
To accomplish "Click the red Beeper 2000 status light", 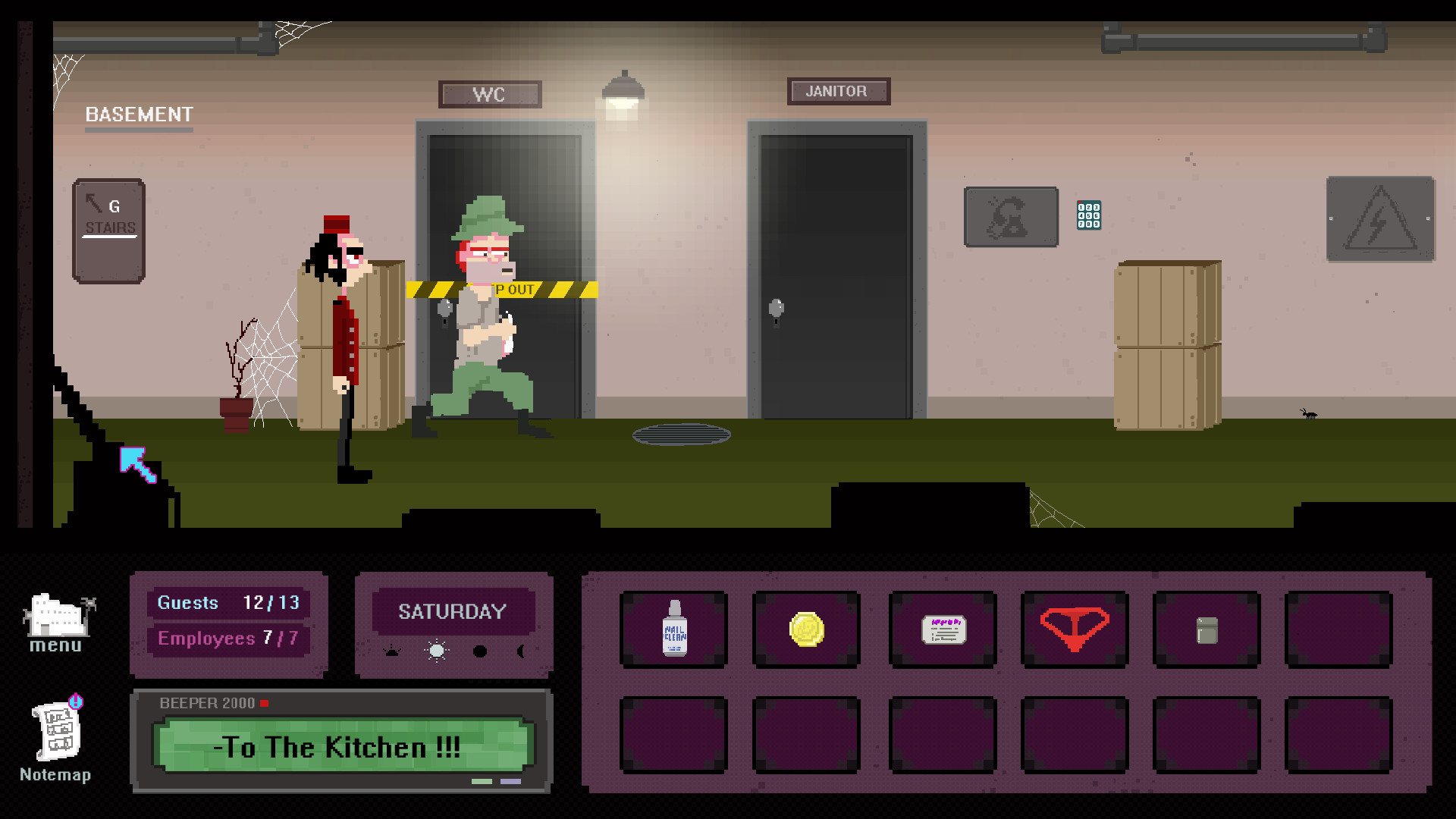I will 265,703.
